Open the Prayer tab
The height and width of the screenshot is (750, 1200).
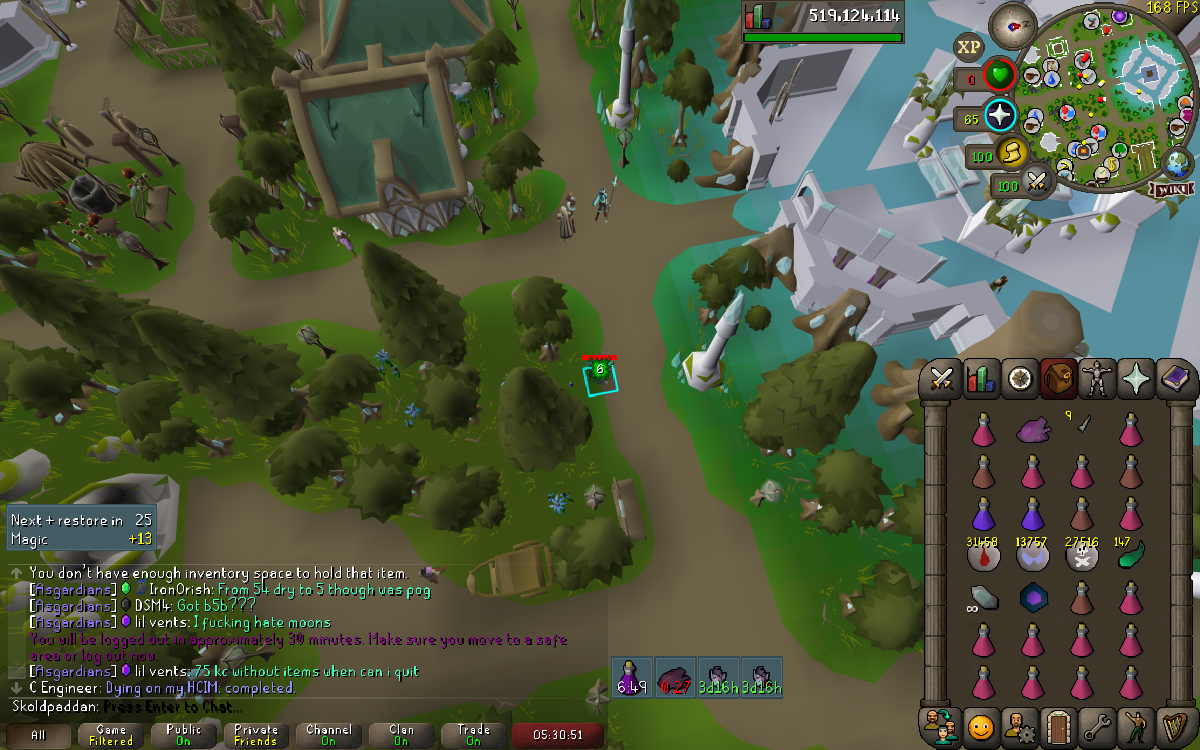(1136, 379)
